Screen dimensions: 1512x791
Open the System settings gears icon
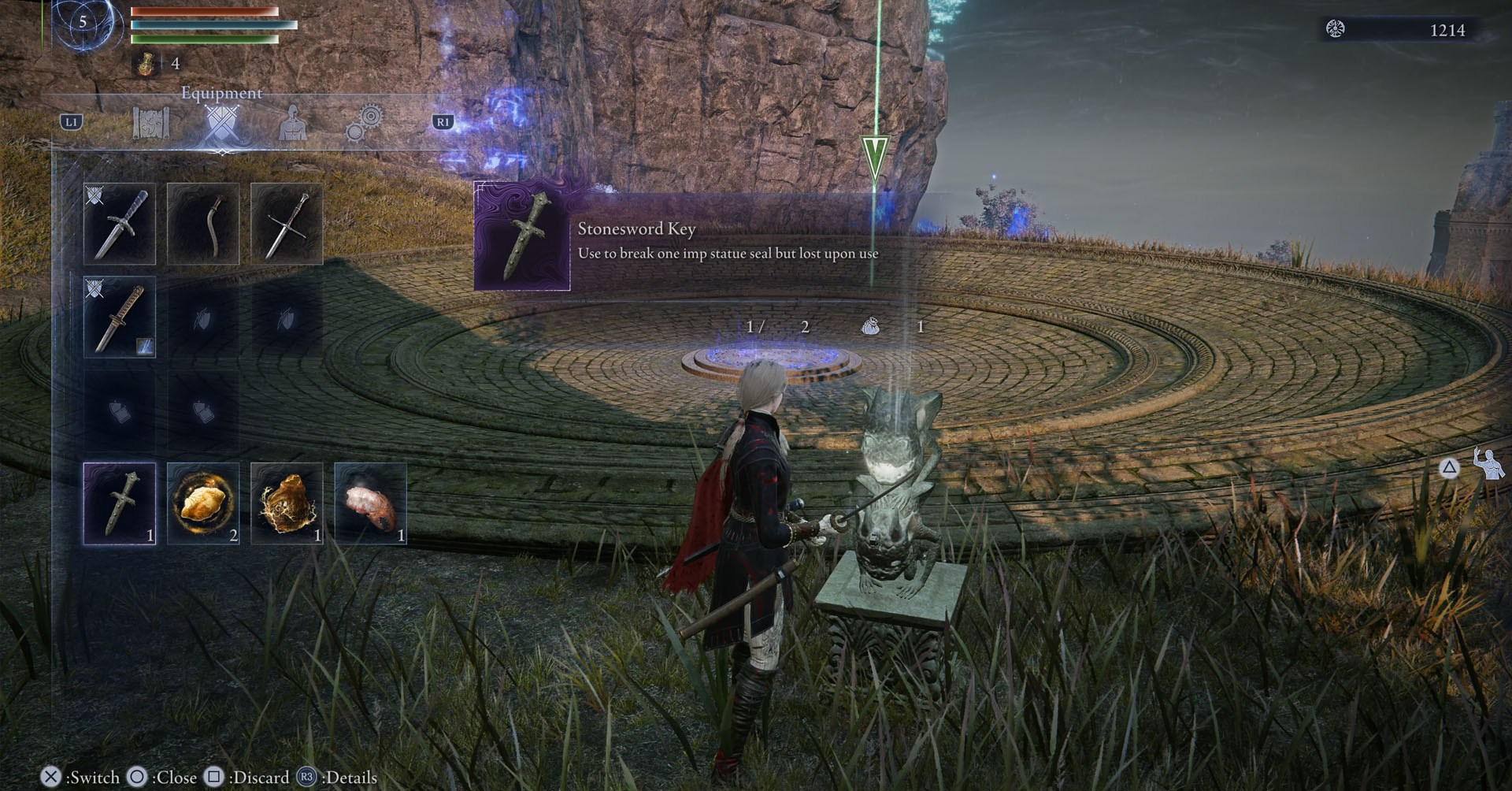tap(364, 122)
